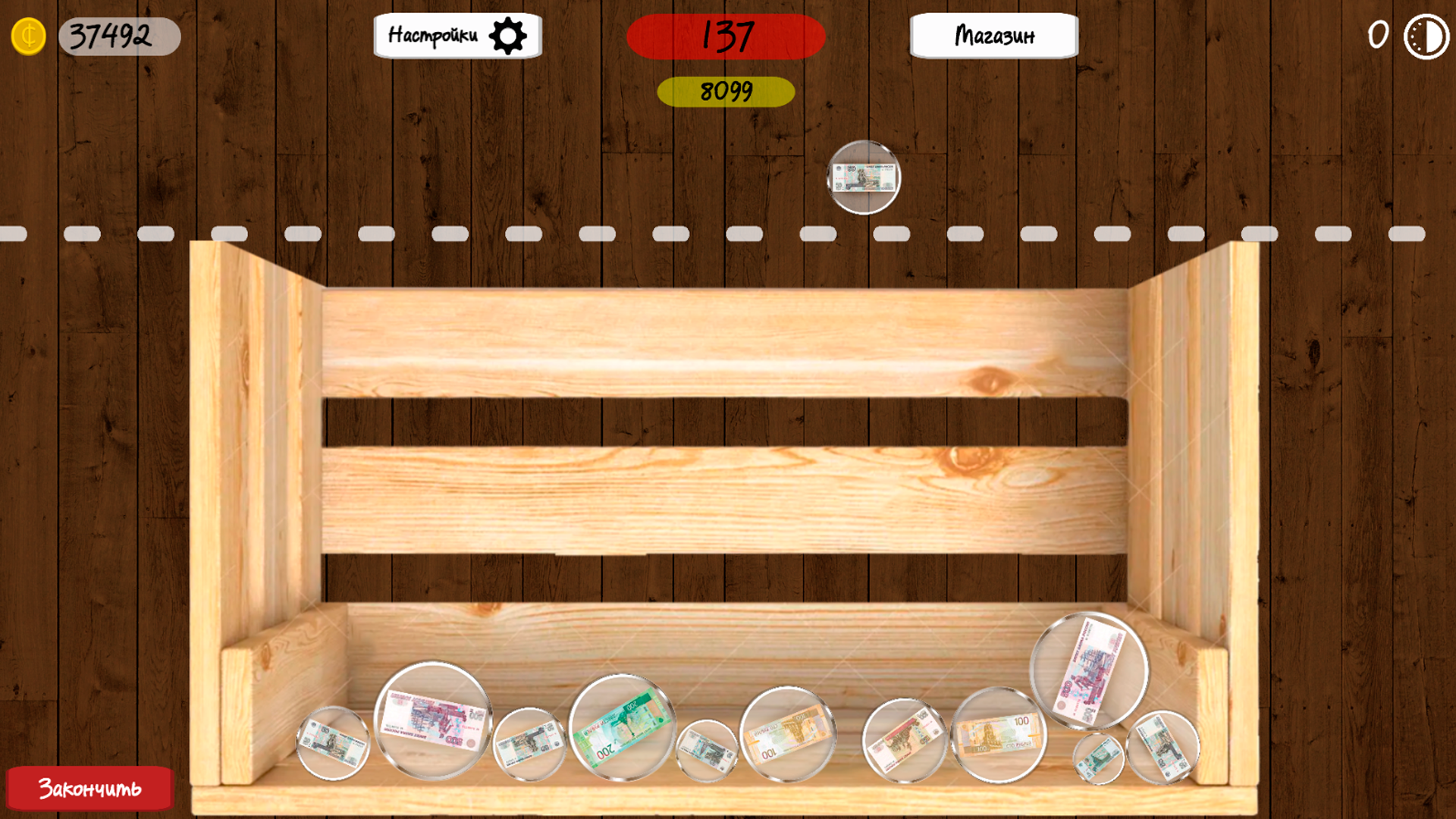Click the 0 counter next to the theme icon

pyautogui.click(x=1376, y=33)
